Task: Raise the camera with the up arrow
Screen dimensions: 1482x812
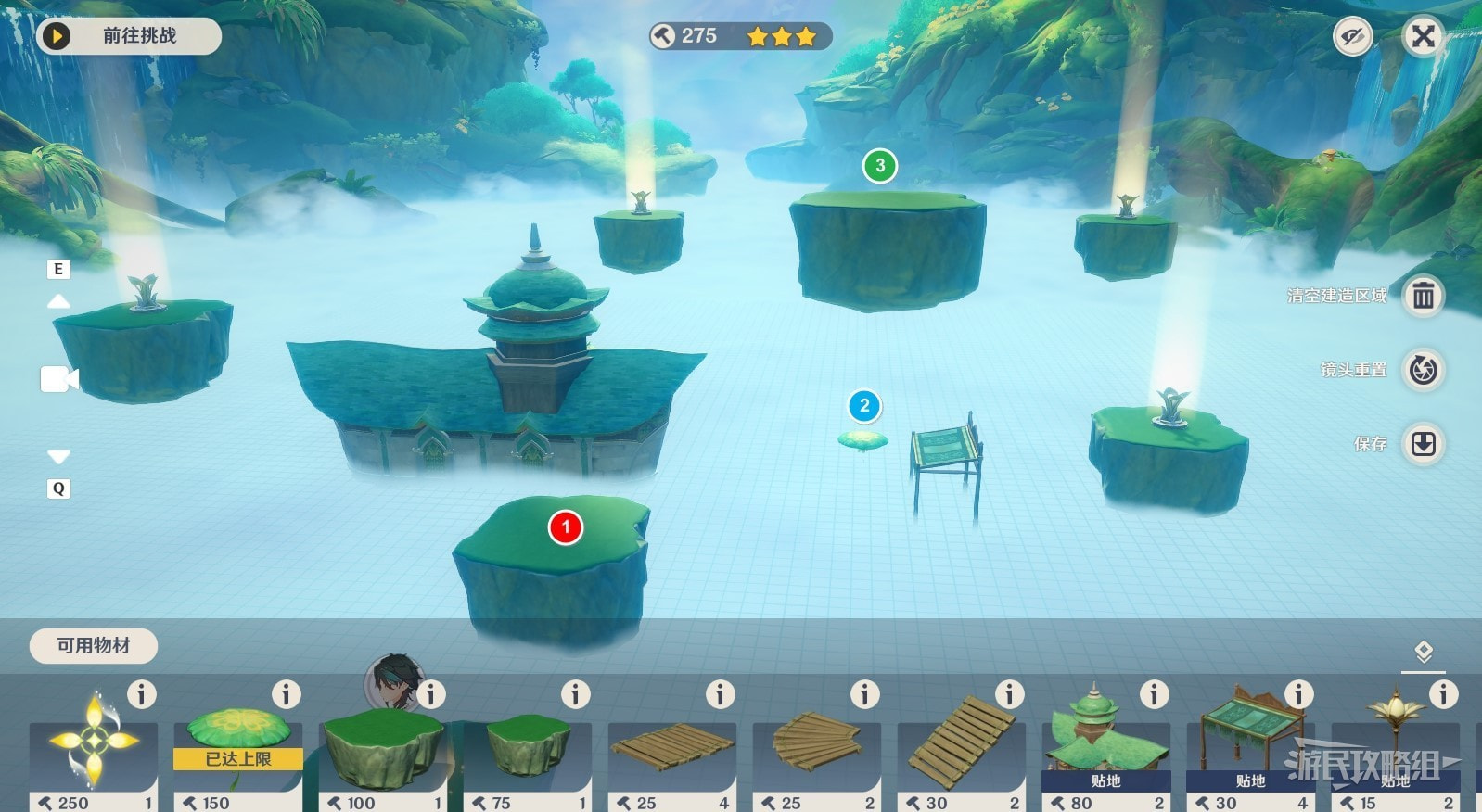Action: (58, 301)
